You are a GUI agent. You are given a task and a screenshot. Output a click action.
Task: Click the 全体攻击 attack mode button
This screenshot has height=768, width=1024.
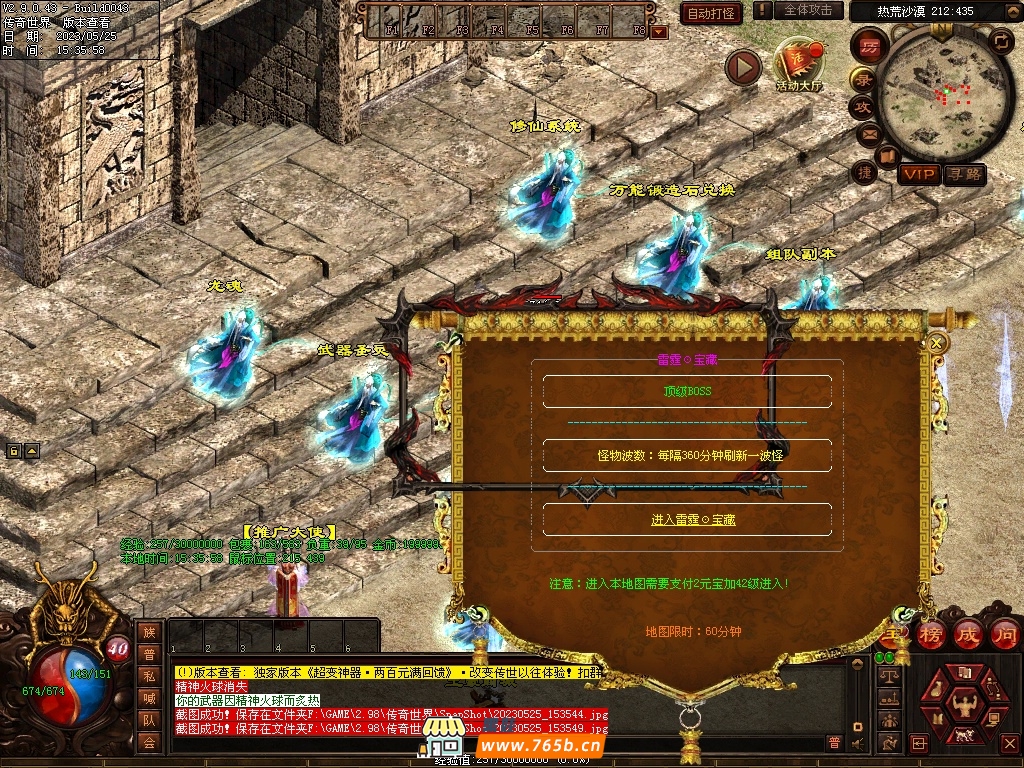click(x=808, y=10)
